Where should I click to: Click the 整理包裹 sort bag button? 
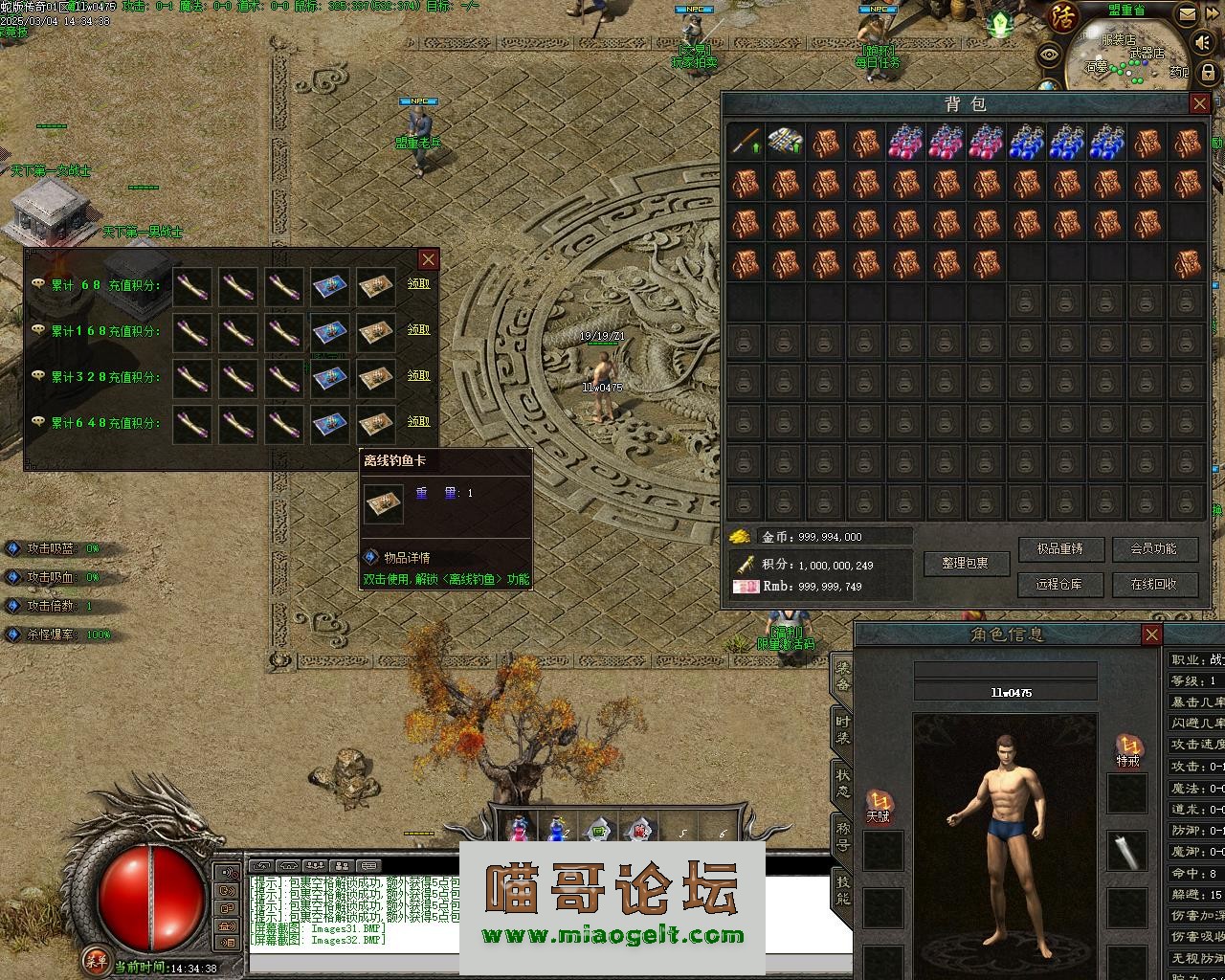pos(968,564)
